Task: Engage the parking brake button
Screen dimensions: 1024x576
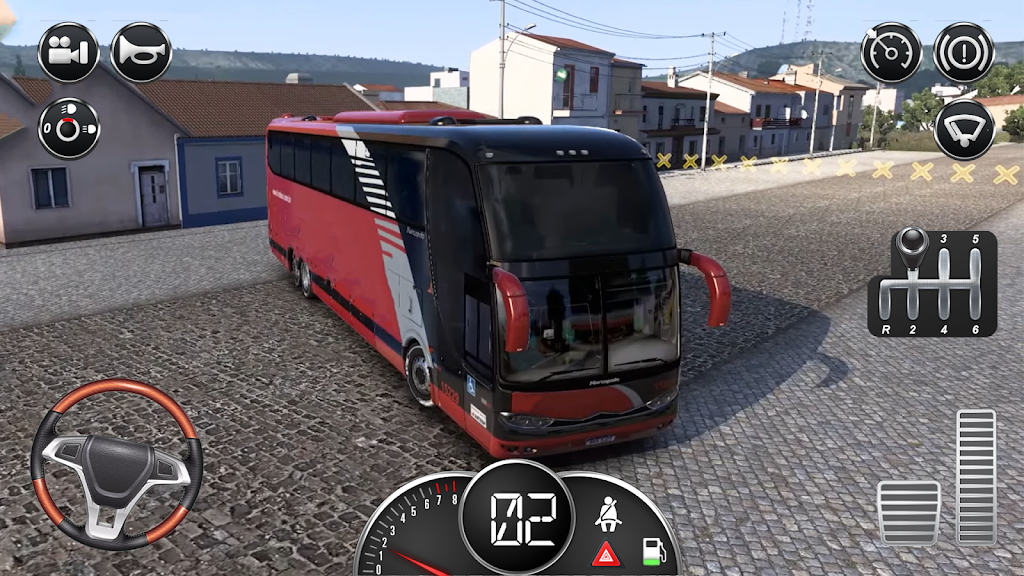Action: 963,53
